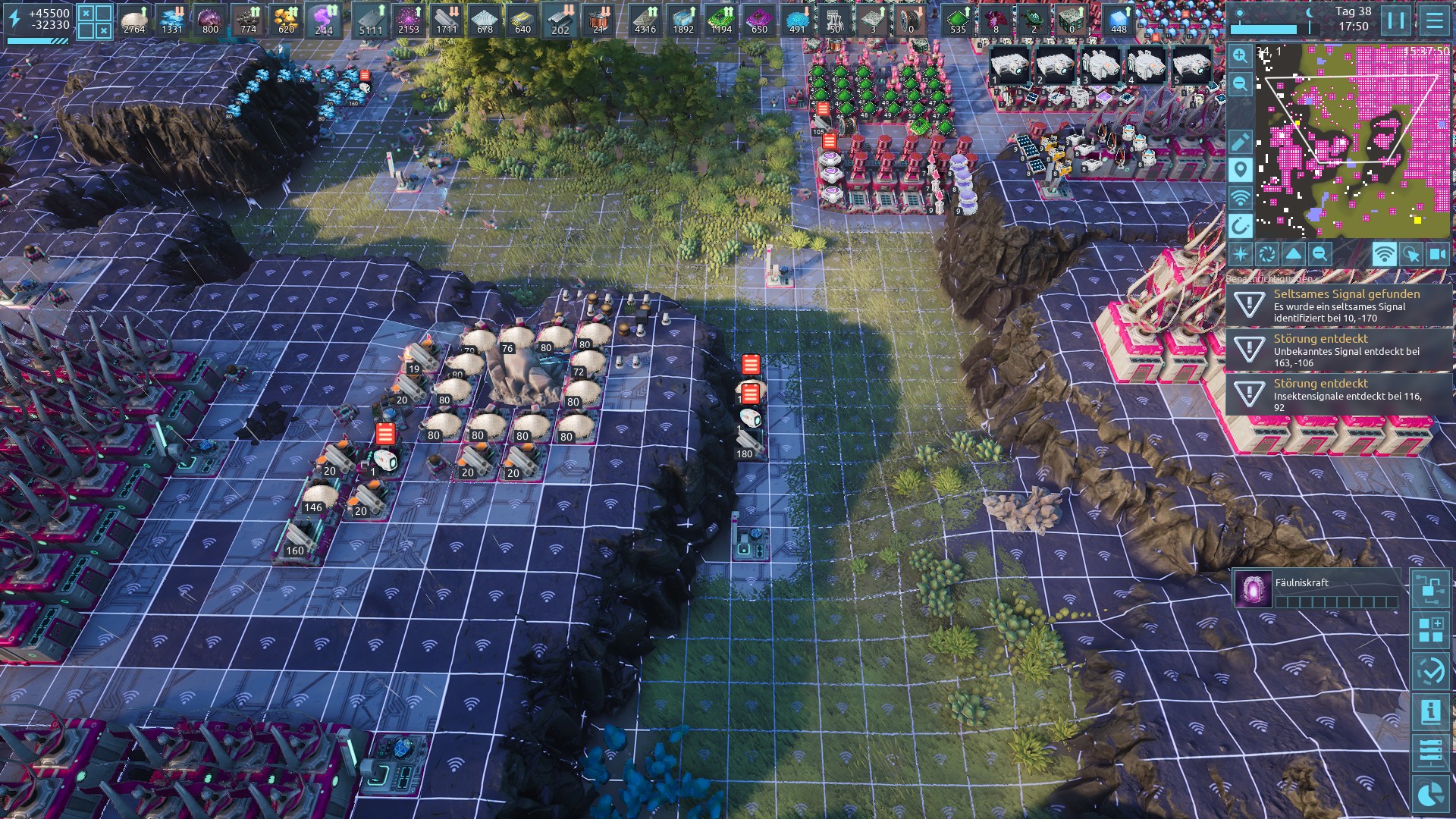Toggle the four-square resource bar layout button
This screenshot has height=819, width=1456.
tap(96, 20)
